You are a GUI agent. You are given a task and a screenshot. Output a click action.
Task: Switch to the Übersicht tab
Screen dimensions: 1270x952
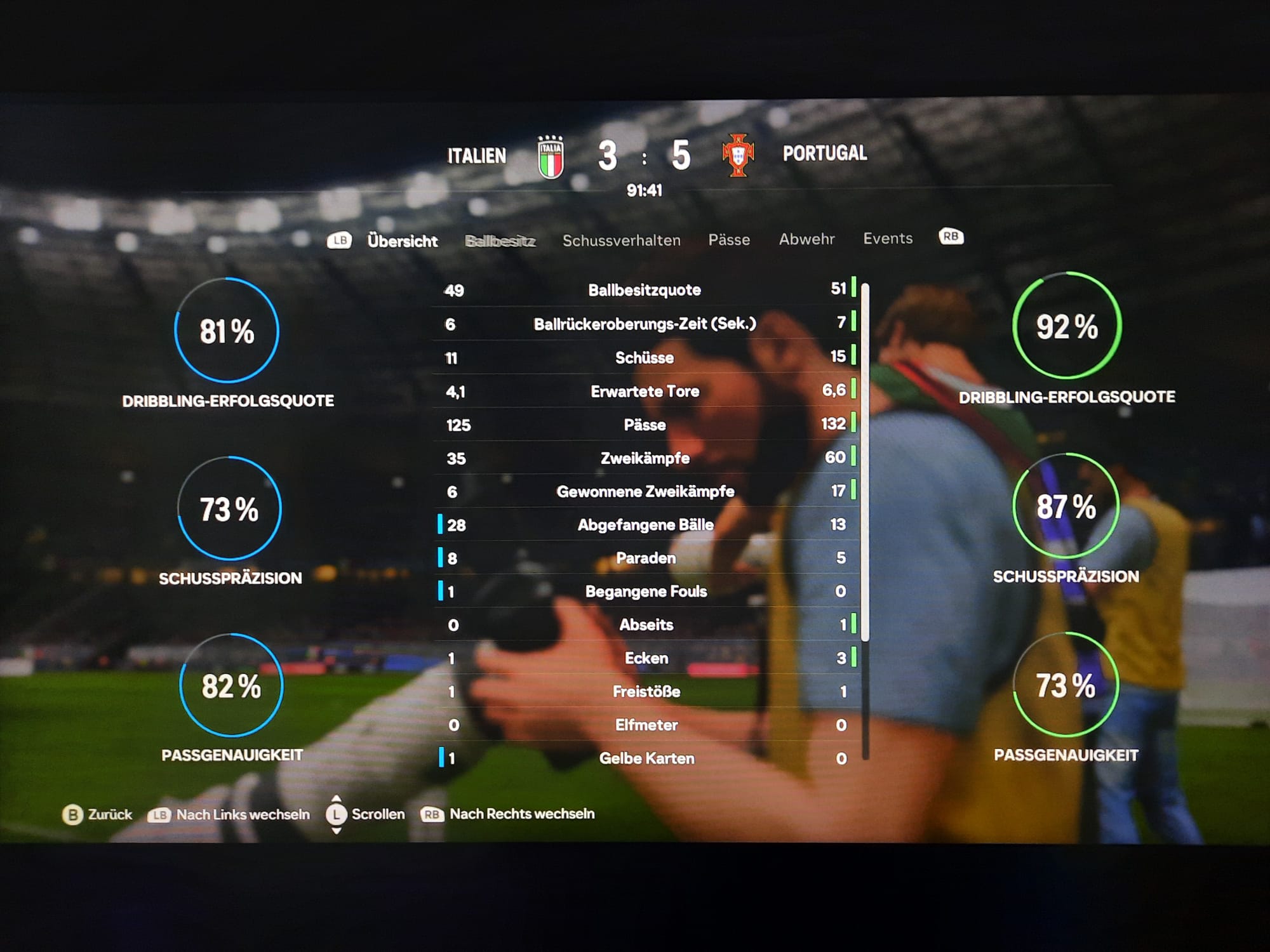pyautogui.click(x=402, y=241)
